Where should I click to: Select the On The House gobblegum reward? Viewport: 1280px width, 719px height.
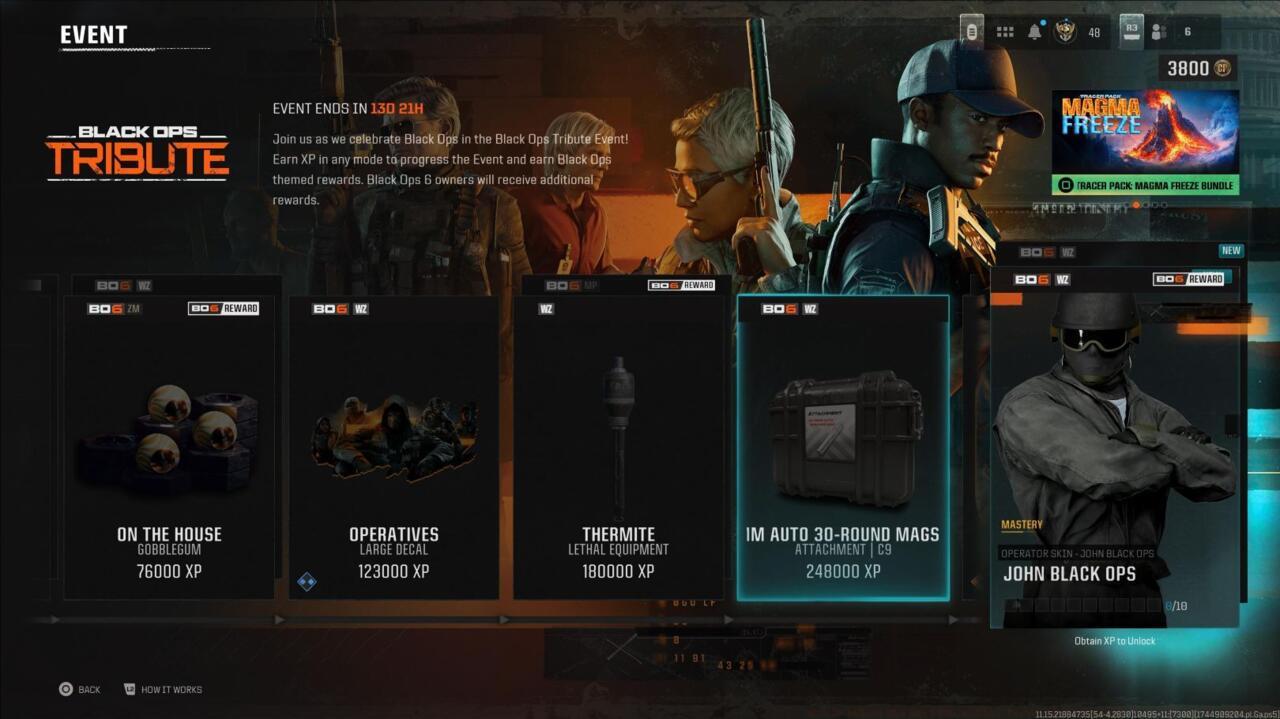[169, 447]
